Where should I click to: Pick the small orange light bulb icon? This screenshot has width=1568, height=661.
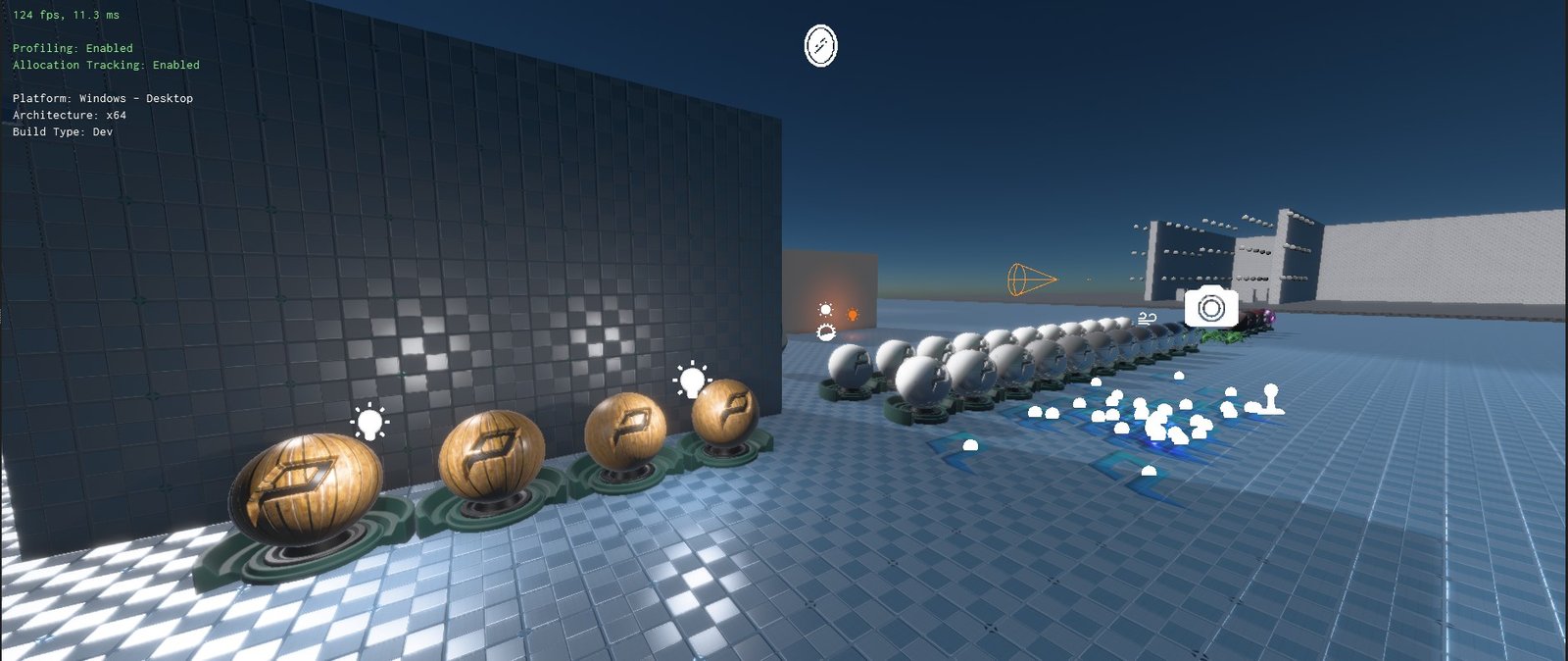click(x=853, y=315)
